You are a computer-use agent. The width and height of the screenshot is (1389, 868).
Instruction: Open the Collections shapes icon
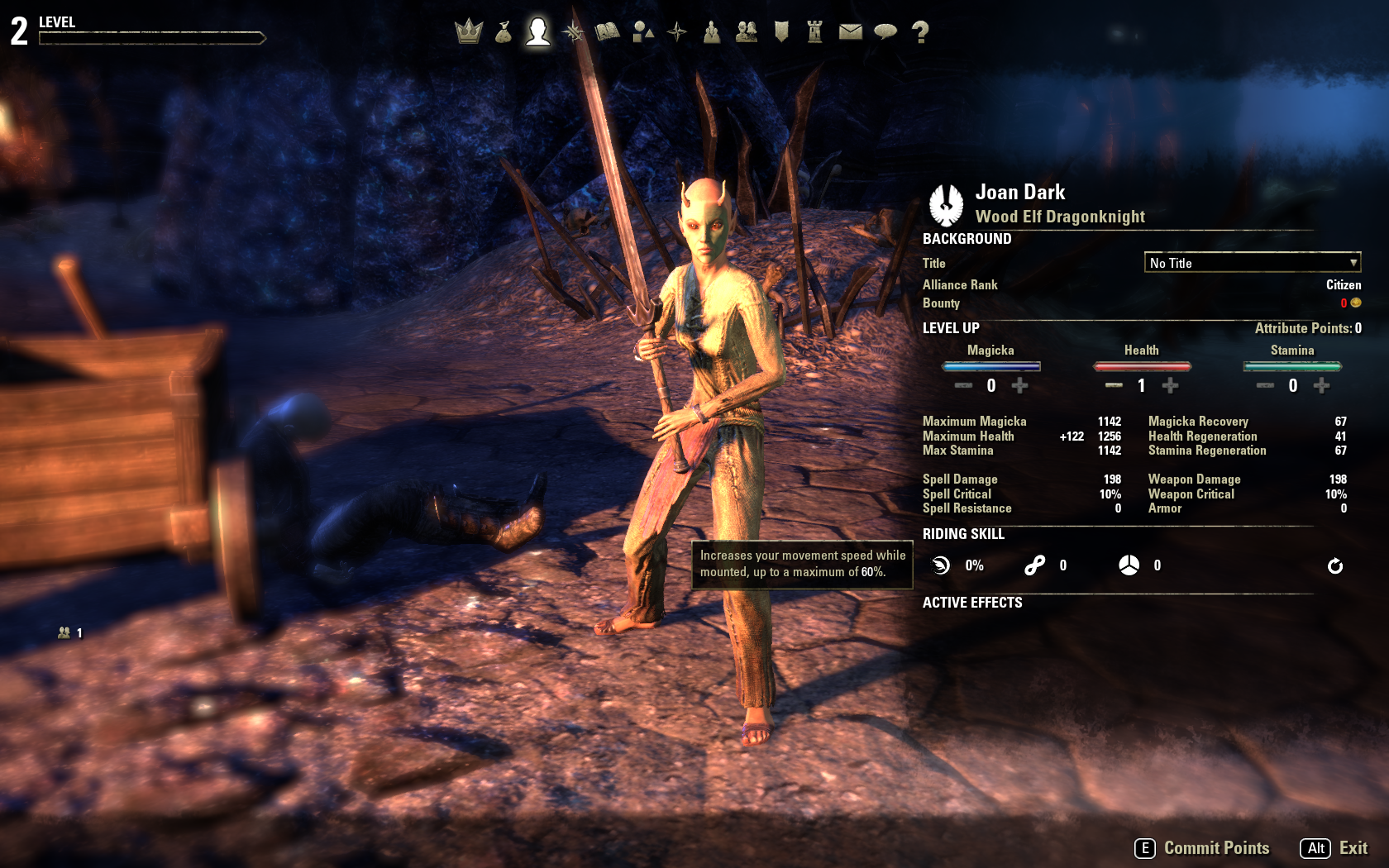[642, 32]
